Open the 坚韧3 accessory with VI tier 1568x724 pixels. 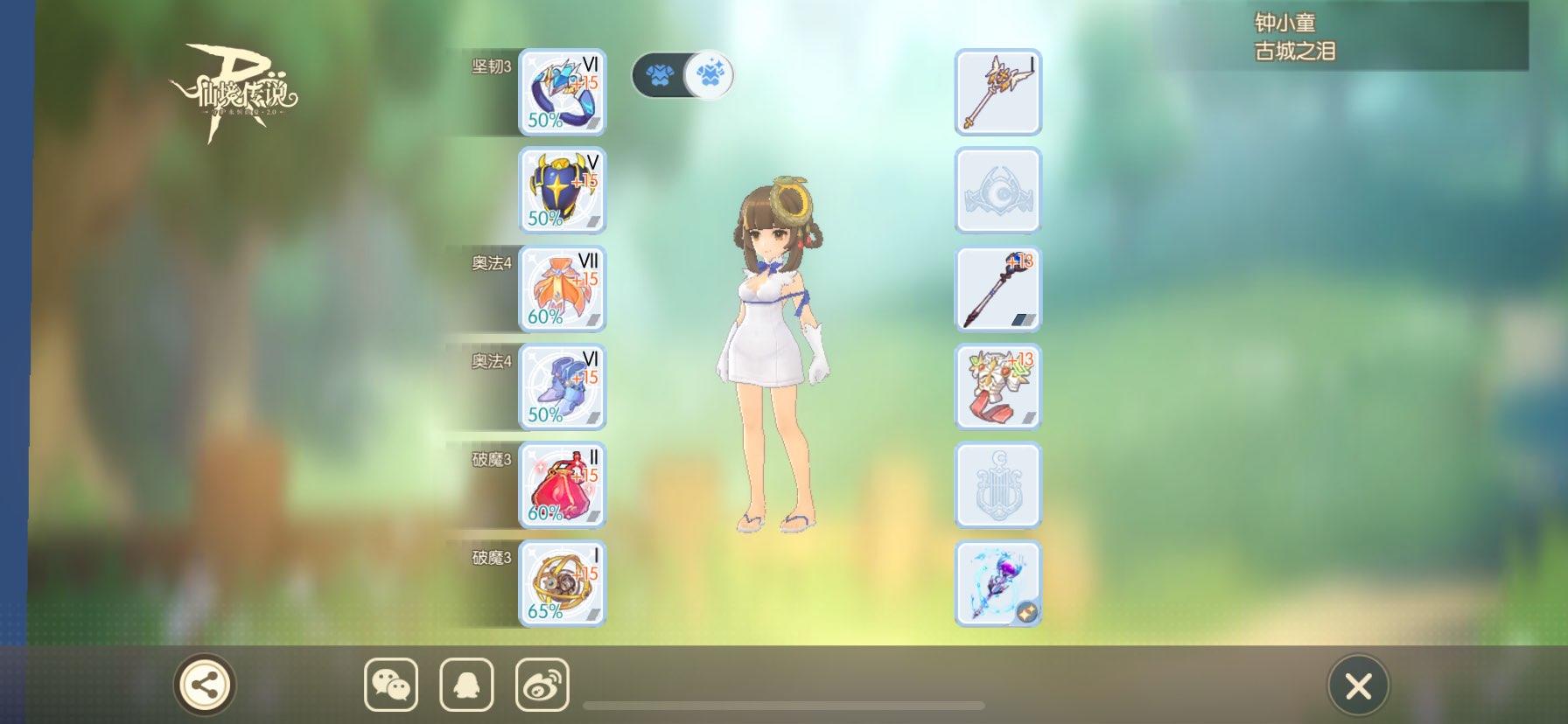(561, 92)
